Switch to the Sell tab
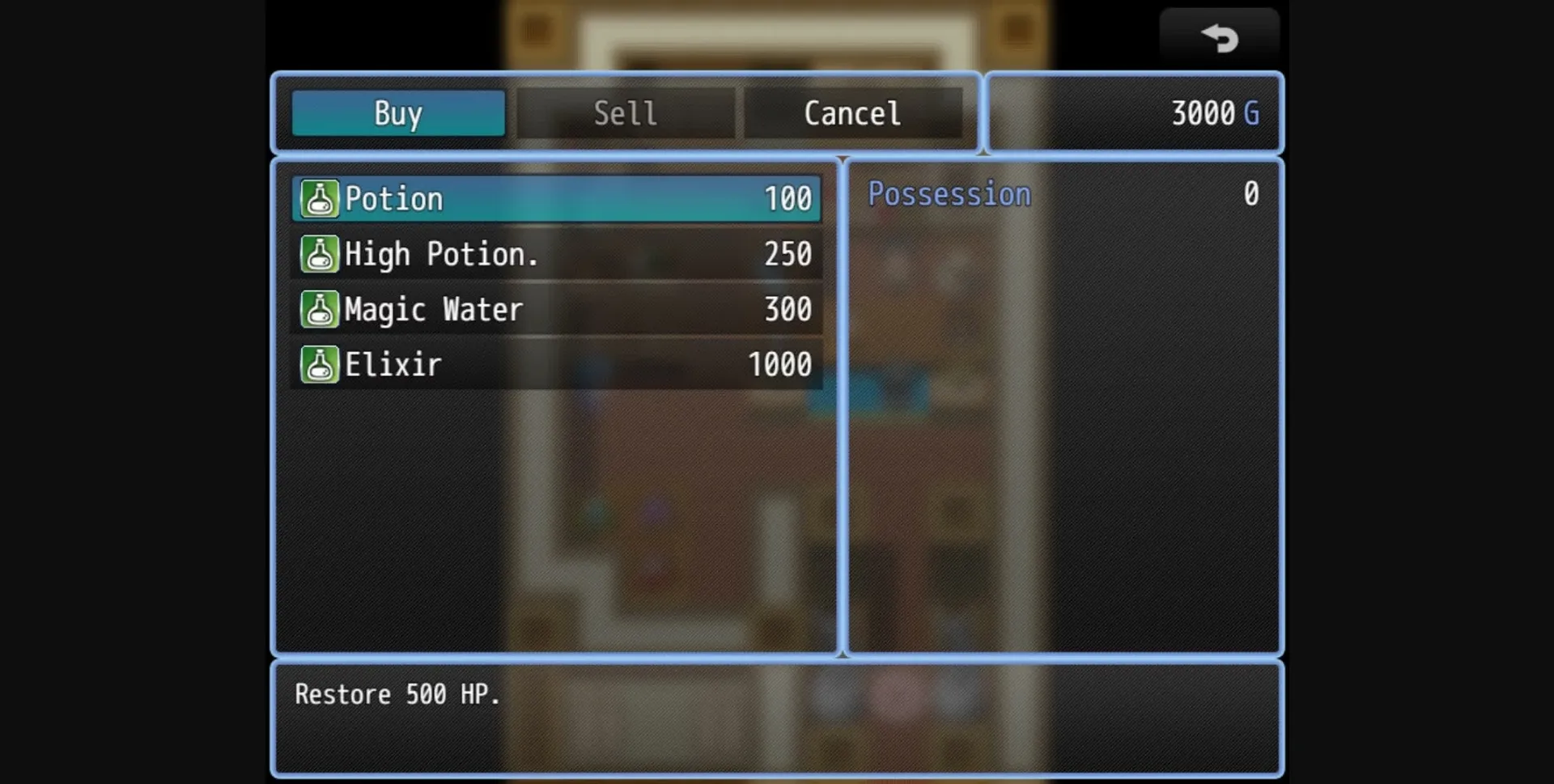This screenshot has height=784, width=1554. pos(625,113)
